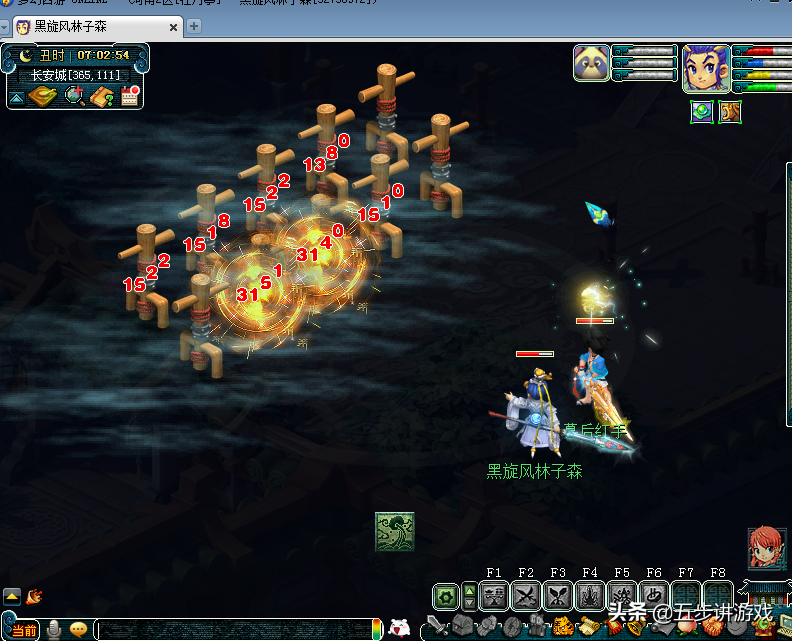Open the green gear hotbar settings

pyautogui.click(x=446, y=597)
